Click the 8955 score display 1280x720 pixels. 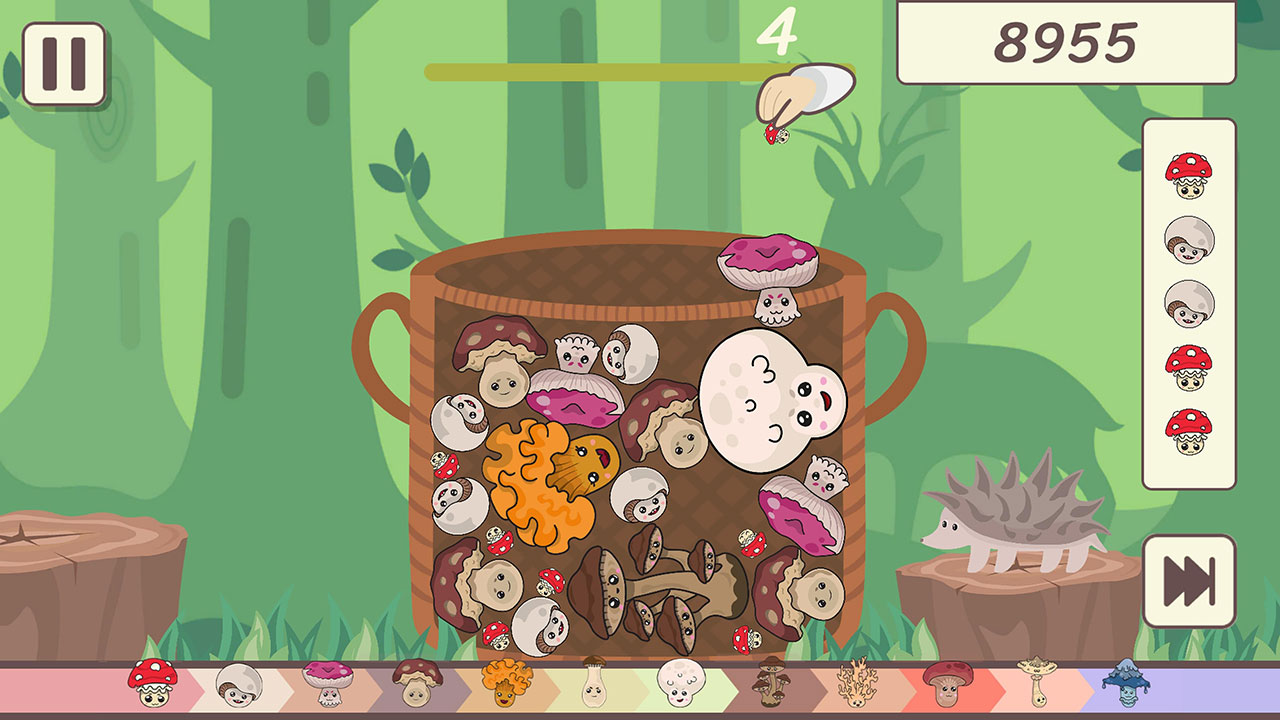coord(1063,43)
